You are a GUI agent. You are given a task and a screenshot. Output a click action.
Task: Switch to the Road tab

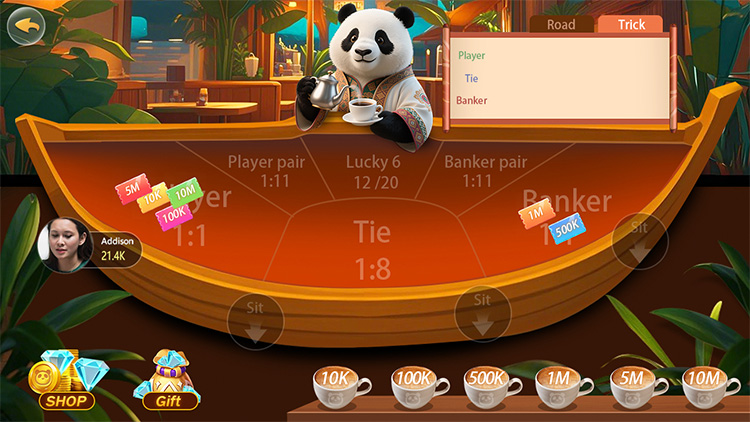tap(562, 25)
